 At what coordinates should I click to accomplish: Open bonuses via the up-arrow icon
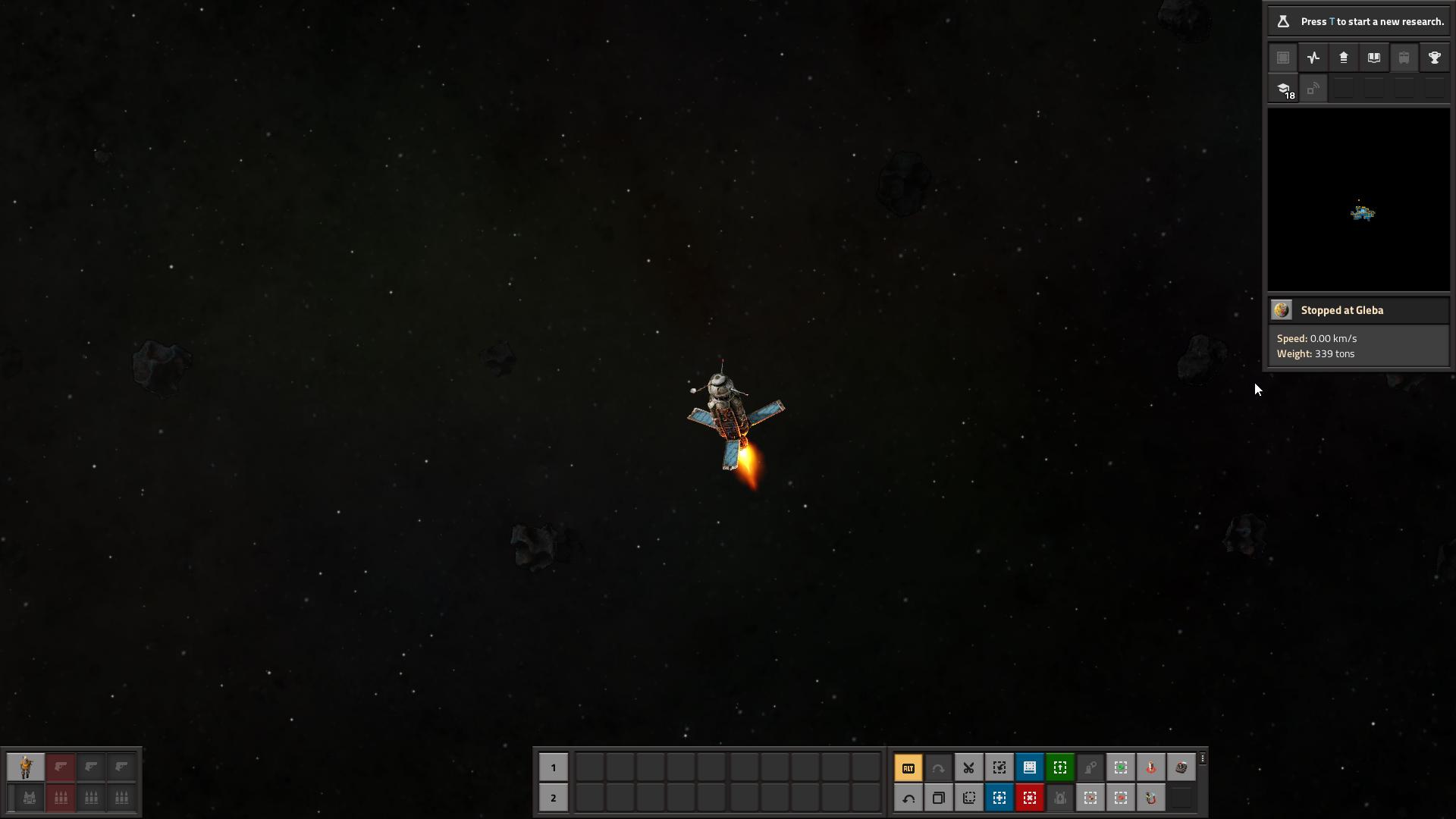tap(1344, 58)
